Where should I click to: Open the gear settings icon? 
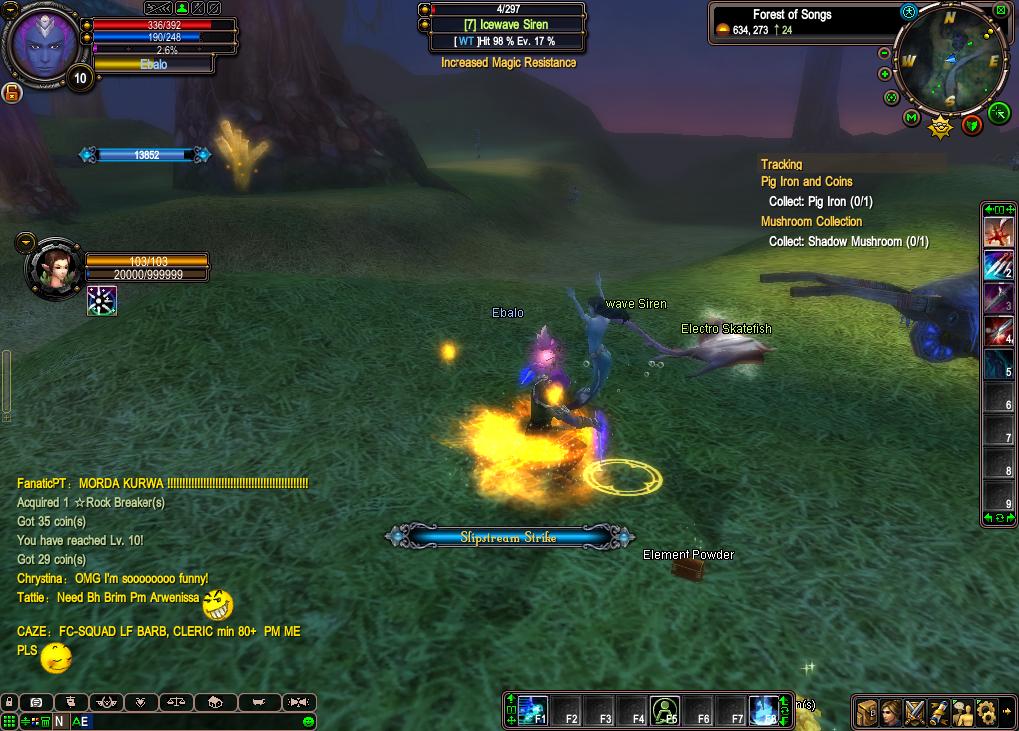[x=986, y=712]
